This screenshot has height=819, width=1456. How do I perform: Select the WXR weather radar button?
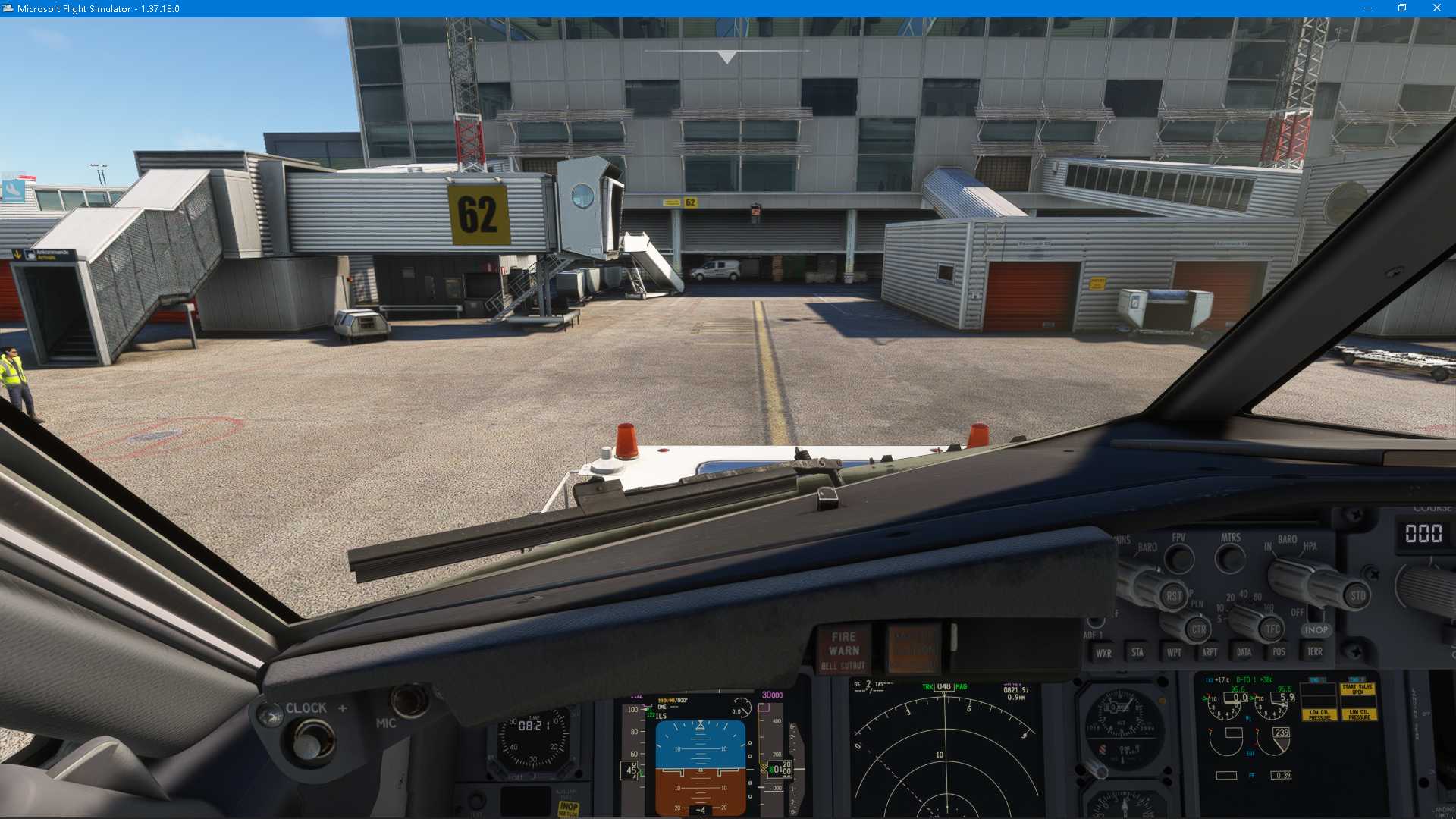pos(1104,652)
